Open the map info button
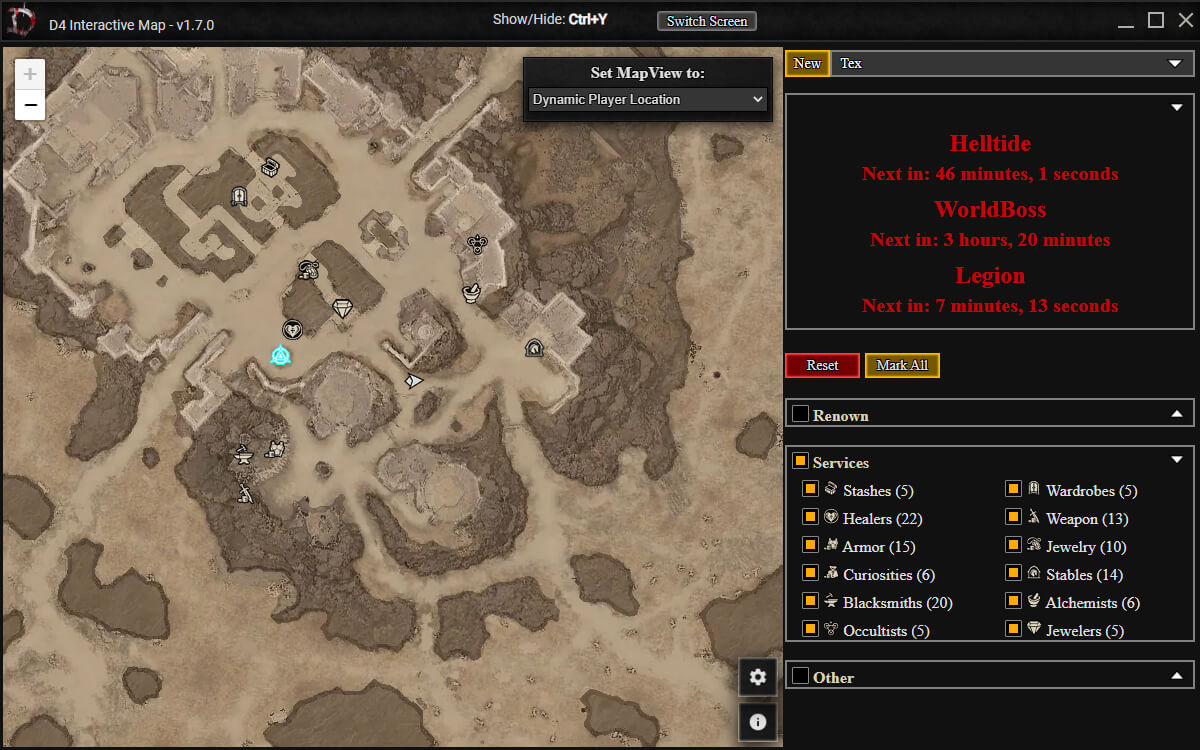The width and height of the screenshot is (1200, 750). coord(758,721)
